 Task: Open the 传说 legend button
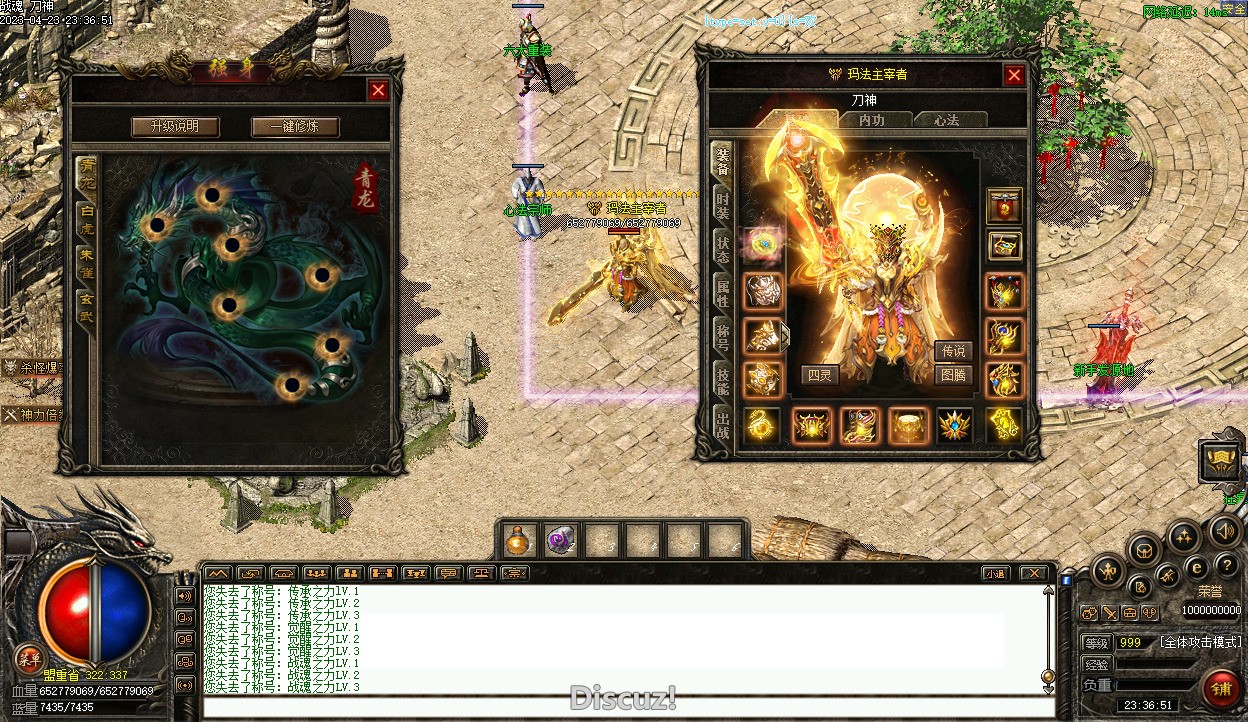click(x=954, y=351)
